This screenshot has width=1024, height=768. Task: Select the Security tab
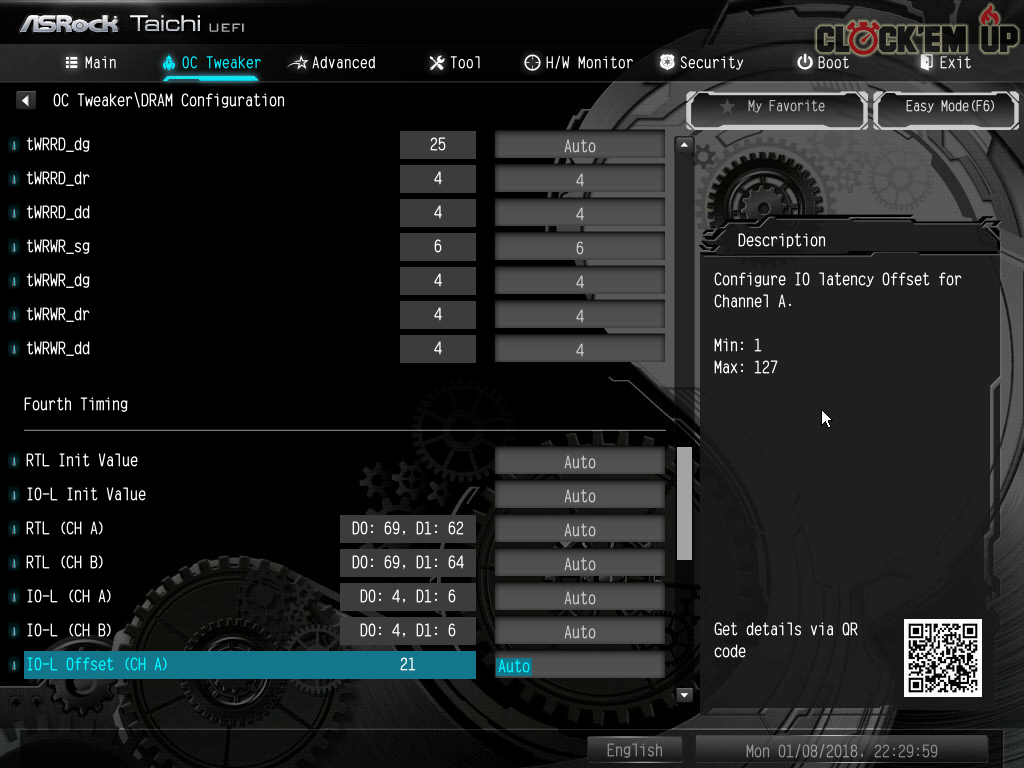click(701, 63)
